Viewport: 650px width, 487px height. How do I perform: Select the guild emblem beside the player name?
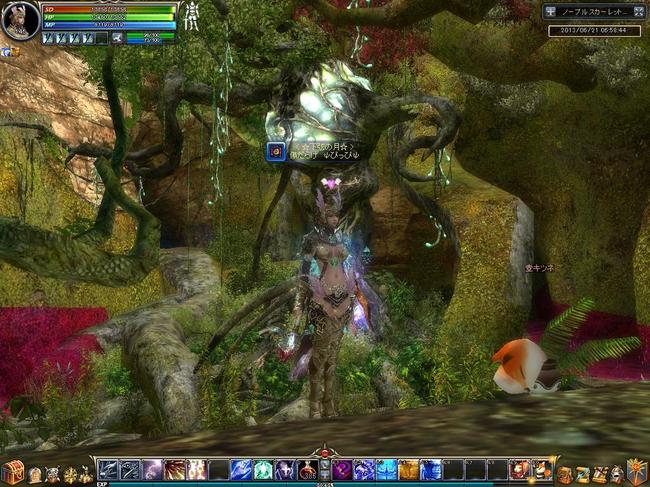(x=276, y=151)
